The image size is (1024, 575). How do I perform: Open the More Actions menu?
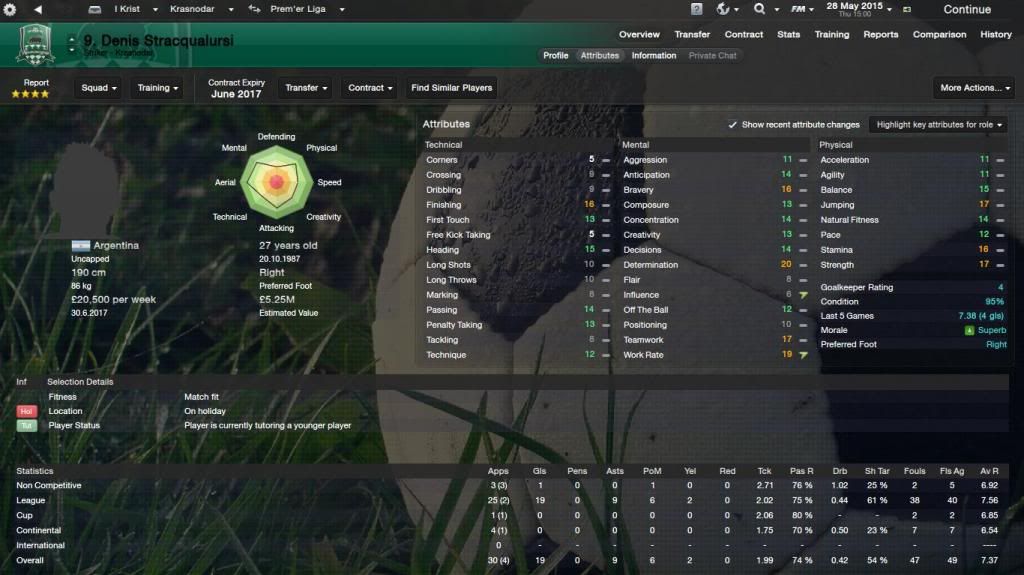pyautogui.click(x=975, y=88)
